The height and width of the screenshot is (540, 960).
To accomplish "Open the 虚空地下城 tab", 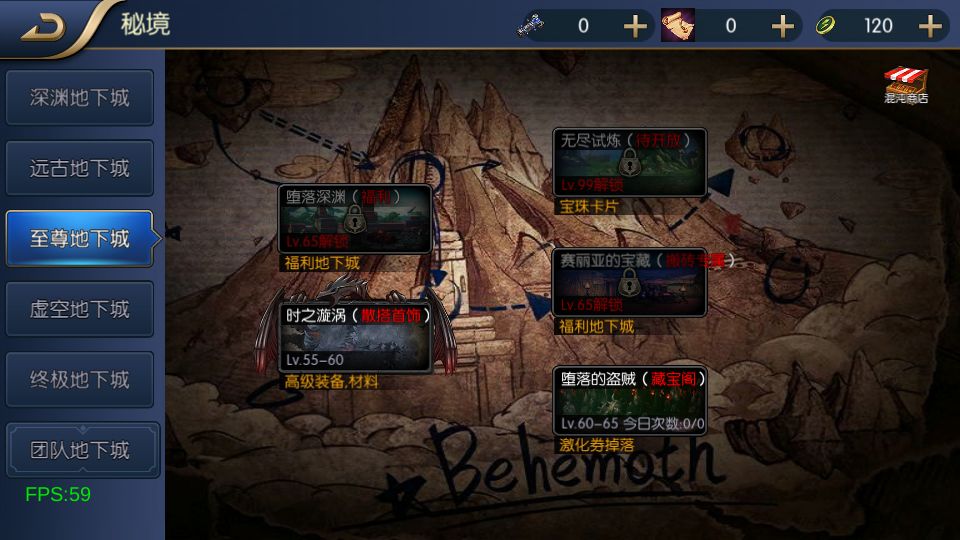I will [80, 309].
